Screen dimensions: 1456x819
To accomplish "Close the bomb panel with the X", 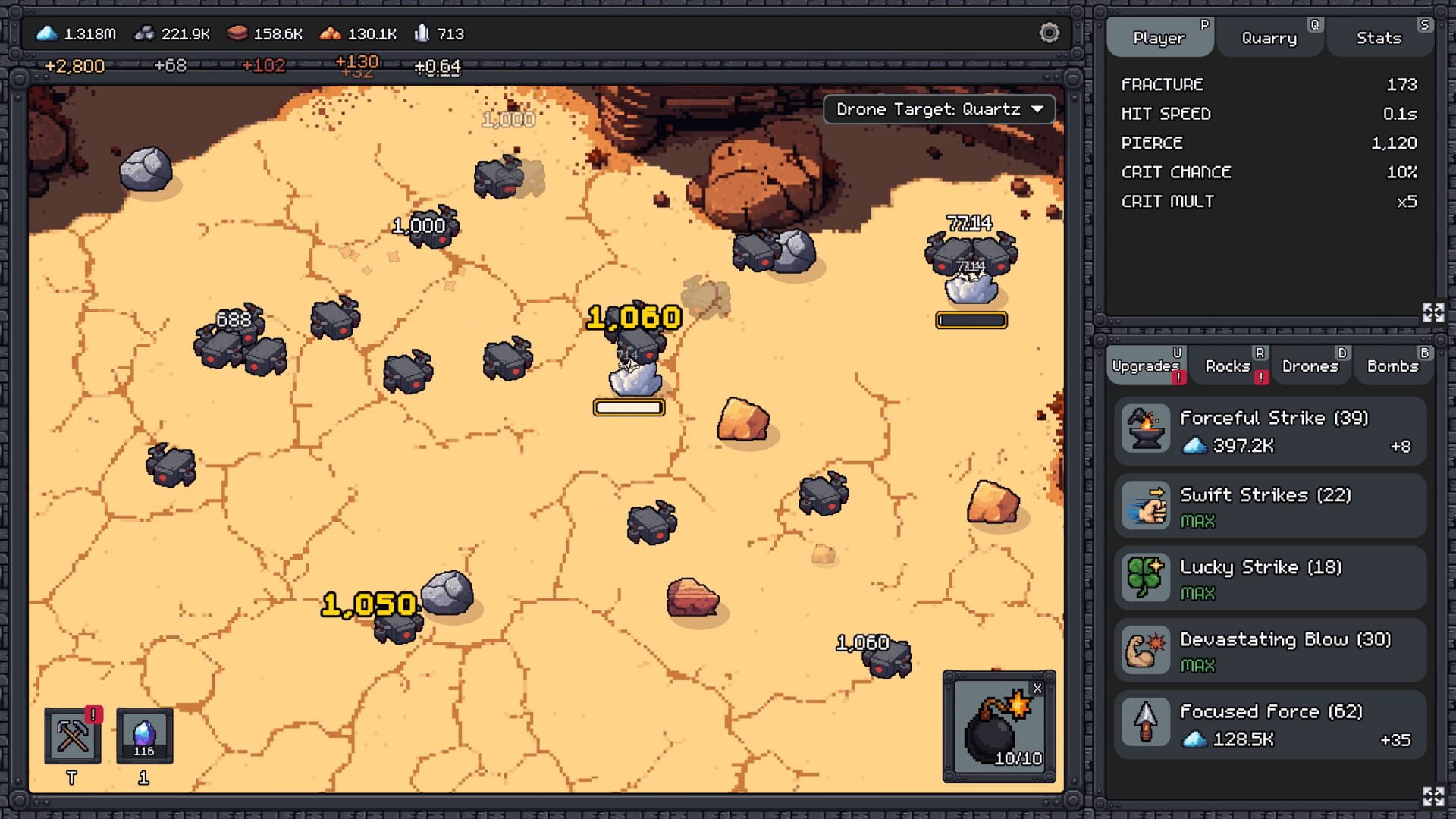I will (x=1039, y=689).
